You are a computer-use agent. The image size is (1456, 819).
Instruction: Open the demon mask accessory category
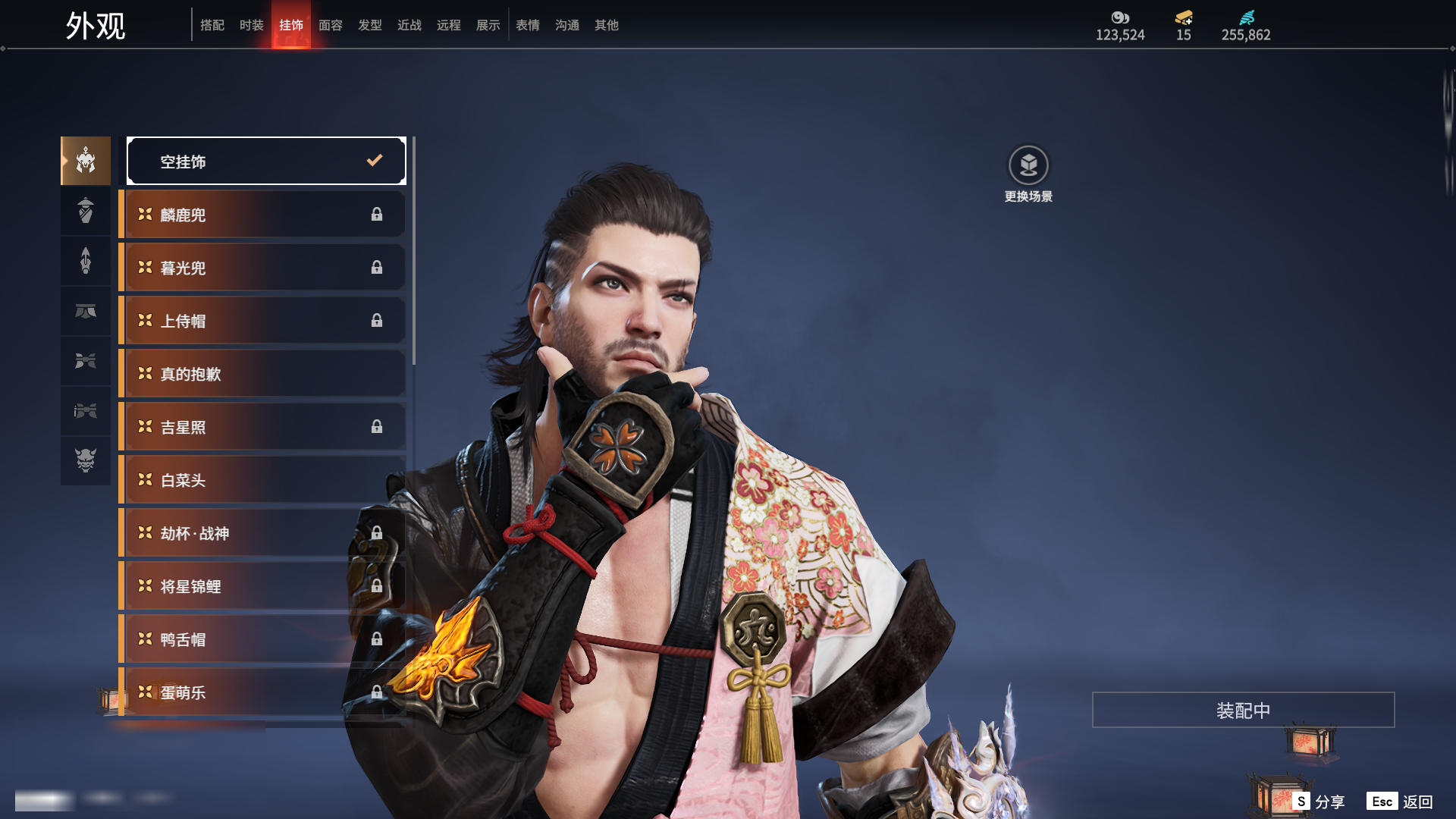tap(86, 460)
